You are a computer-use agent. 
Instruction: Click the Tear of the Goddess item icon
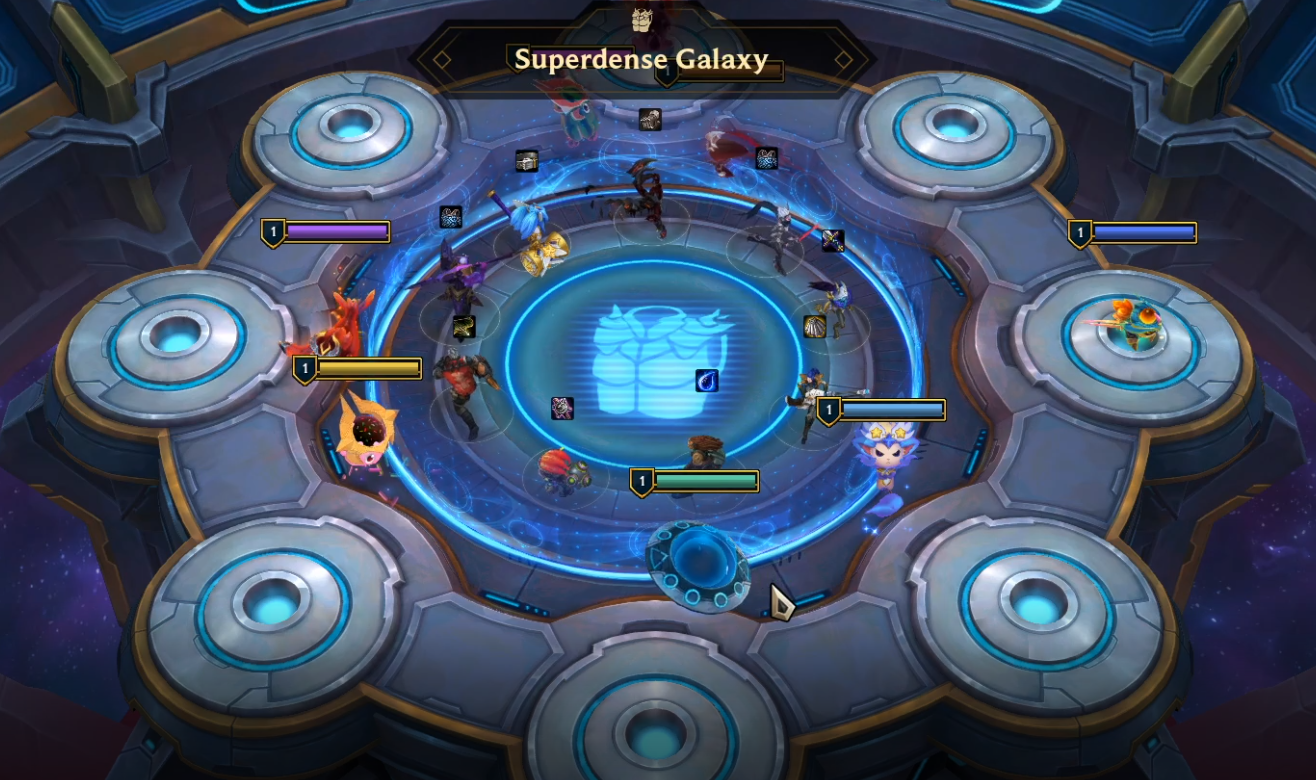pyautogui.click(x=706, y=378)
